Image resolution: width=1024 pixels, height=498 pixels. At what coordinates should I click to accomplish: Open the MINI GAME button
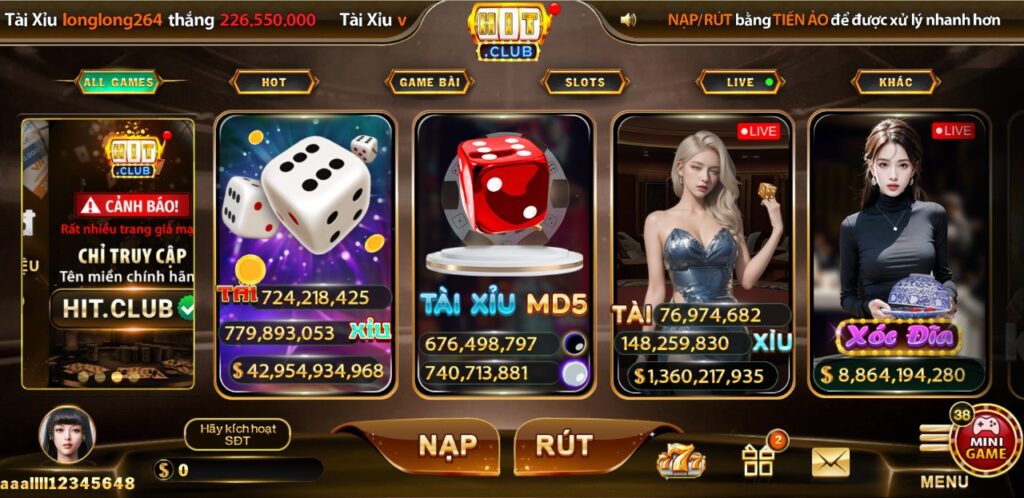[985, 440]
